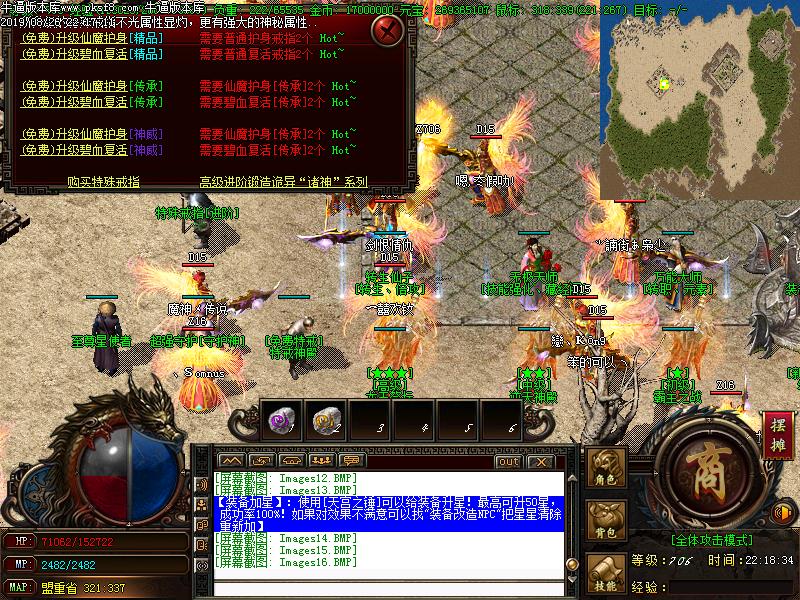Open the 背包 bag inventory

coord(606,523)
